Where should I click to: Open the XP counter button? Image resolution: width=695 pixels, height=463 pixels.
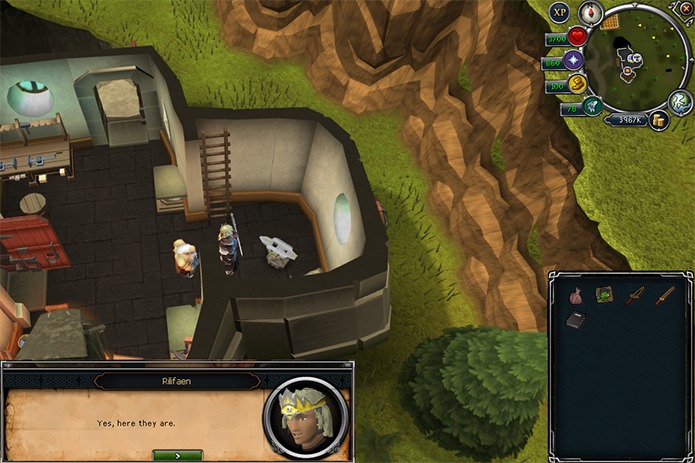(x=560, y=13)
